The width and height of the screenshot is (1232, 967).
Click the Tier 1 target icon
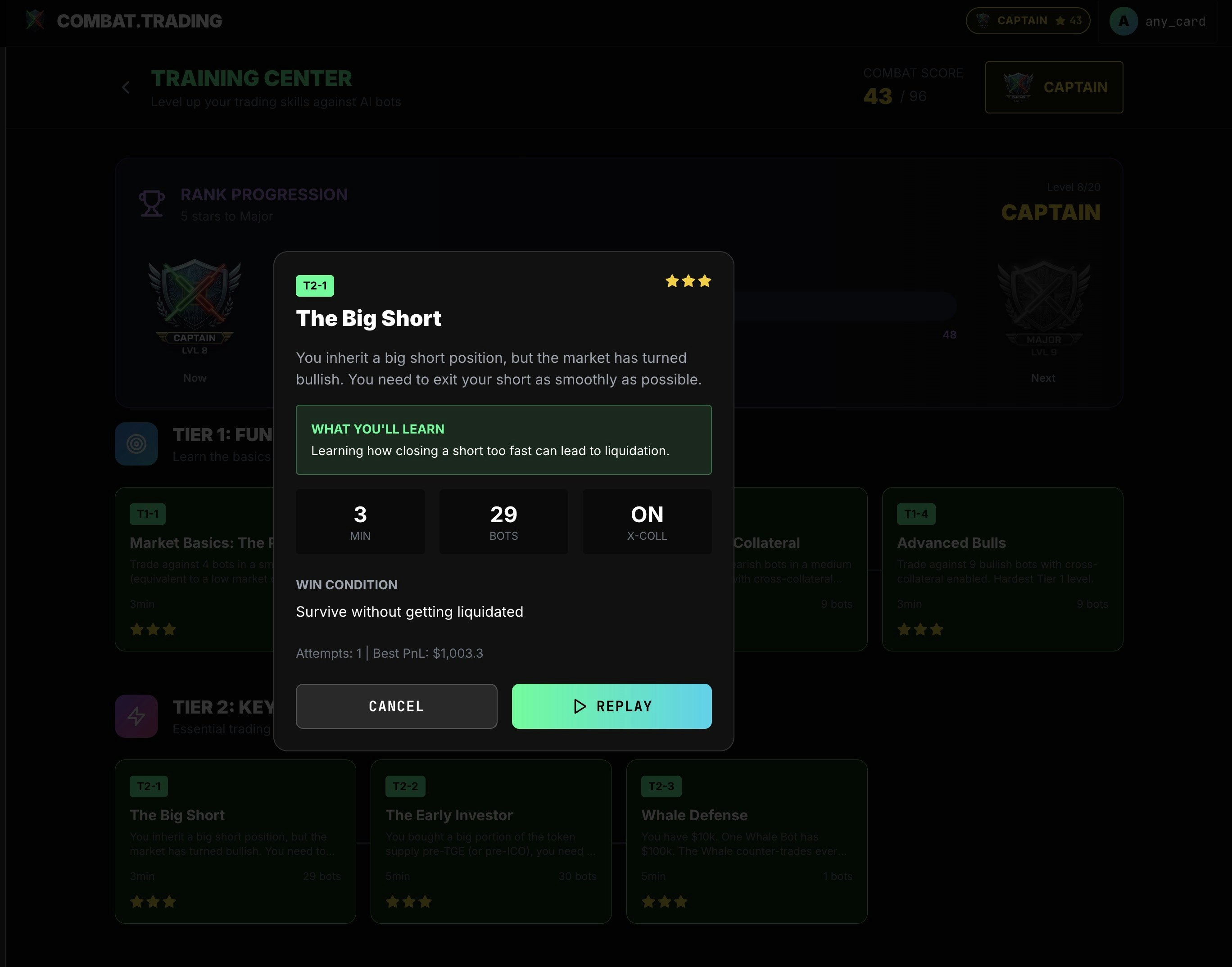click(136, 444)
